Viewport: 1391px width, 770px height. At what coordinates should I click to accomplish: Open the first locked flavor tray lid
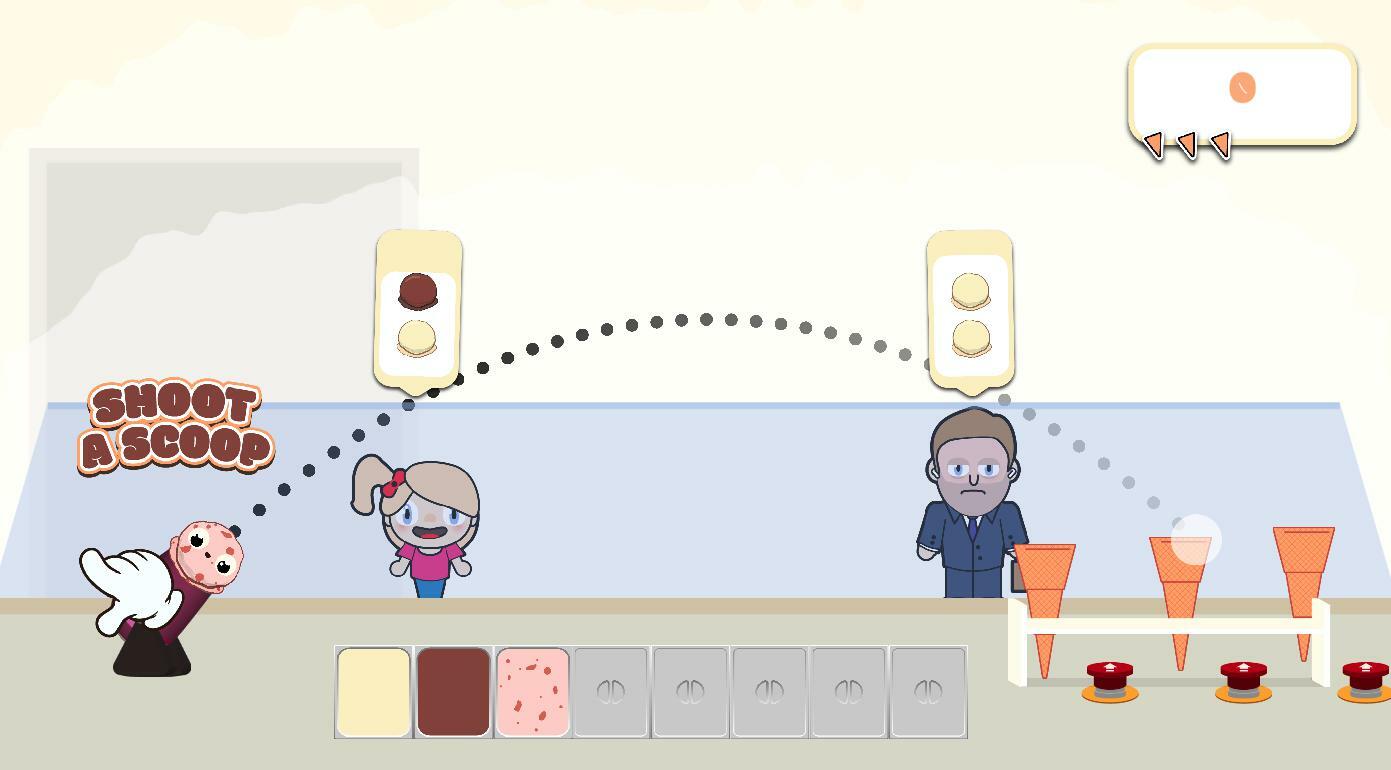click(x=611, y=690)
